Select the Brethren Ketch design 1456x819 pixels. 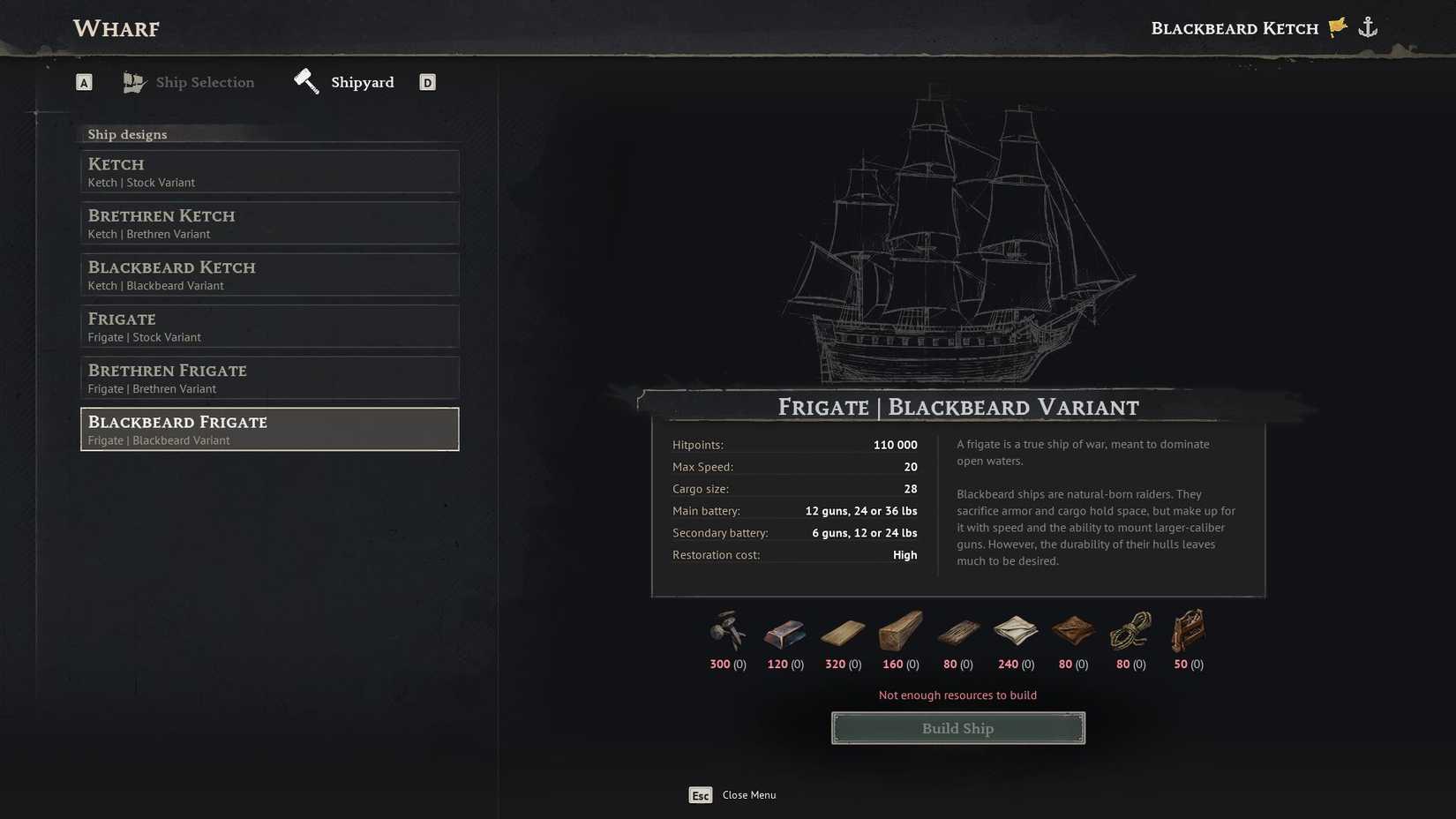click(x=269, y=222)
